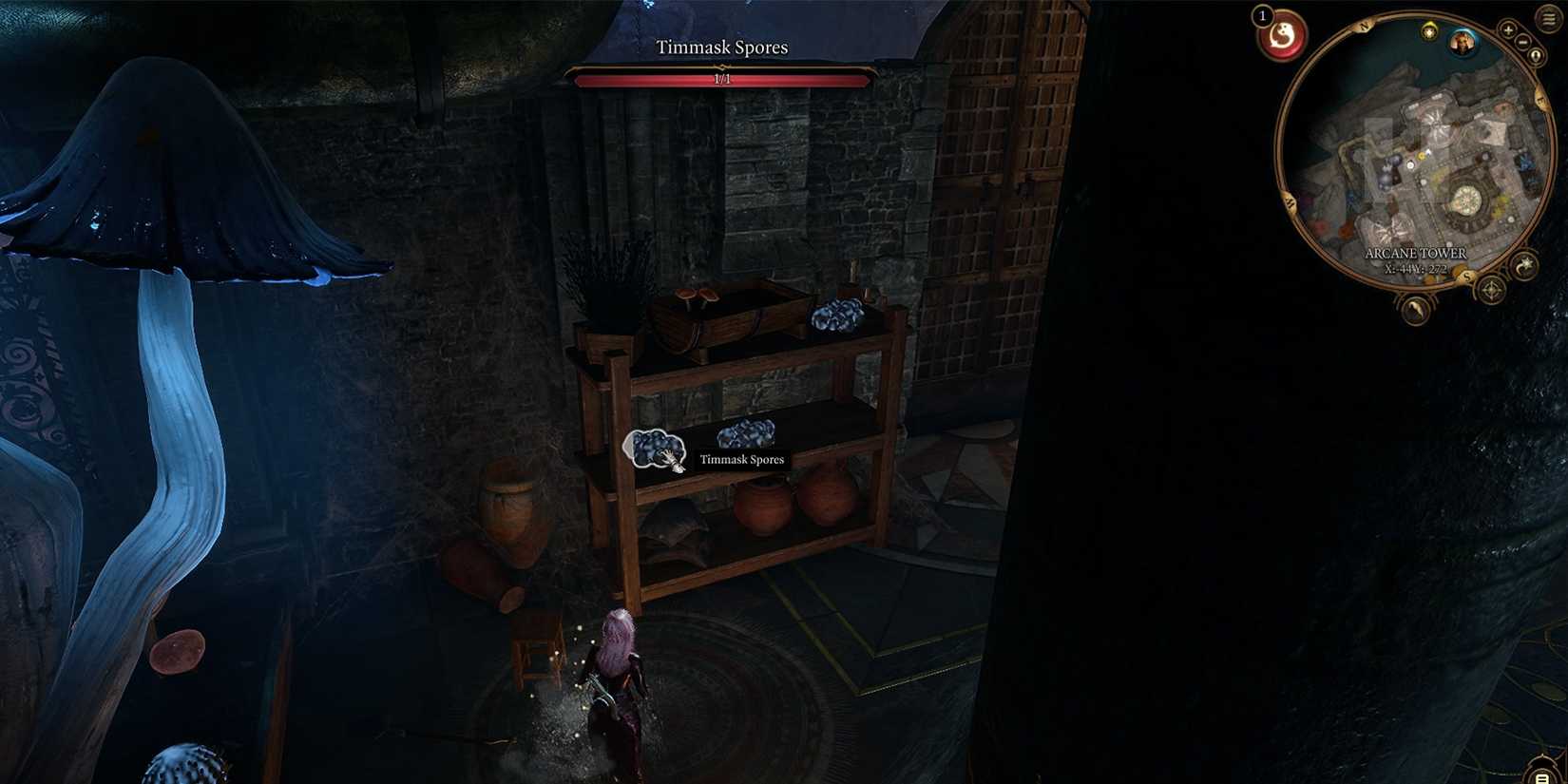Click the quill journal icon beneath the minimap

1416,309
